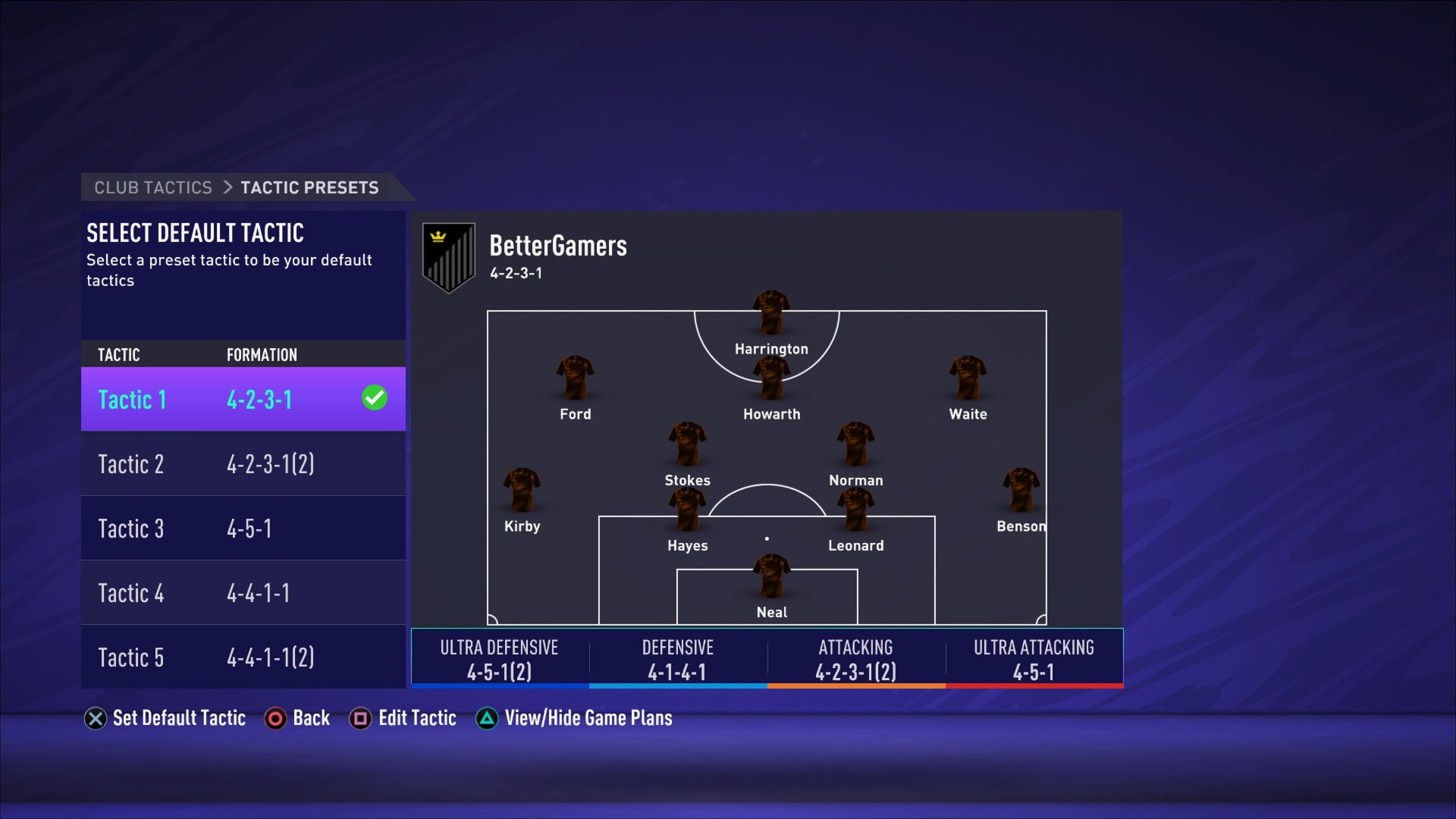Open the Club Tactics breadcrumb
Image resolution: width=1456 pixels, height=819 pixels.
tap(152, 187)
